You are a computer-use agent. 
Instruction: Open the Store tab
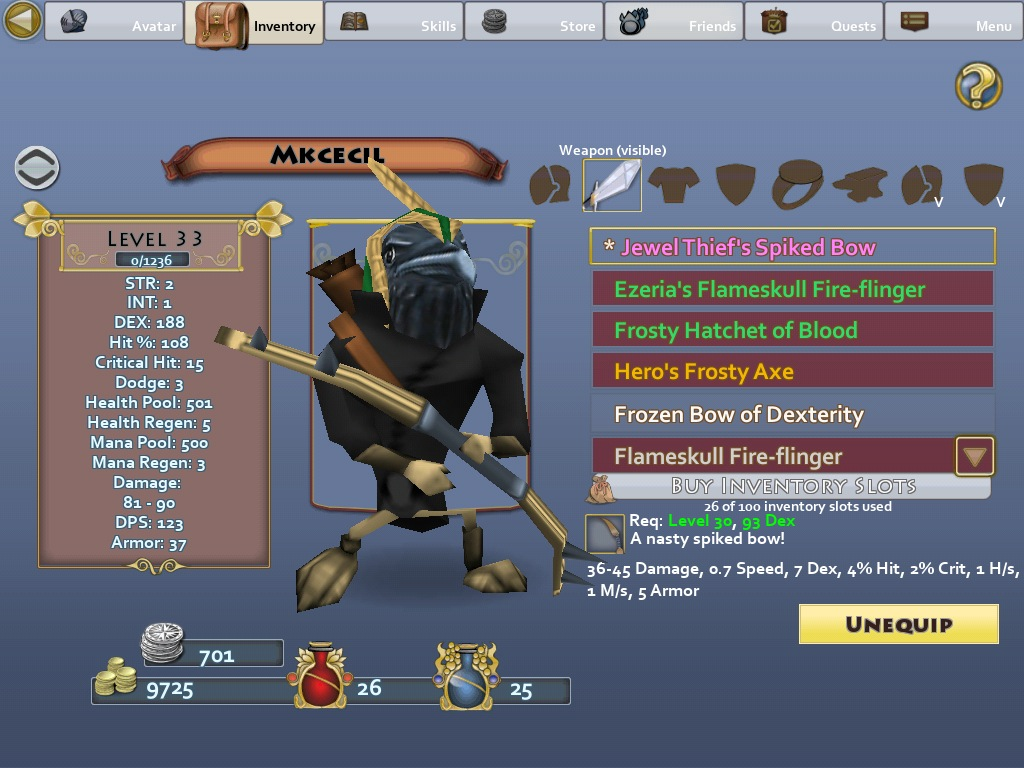pyautogui.click(x=533, y=22)
